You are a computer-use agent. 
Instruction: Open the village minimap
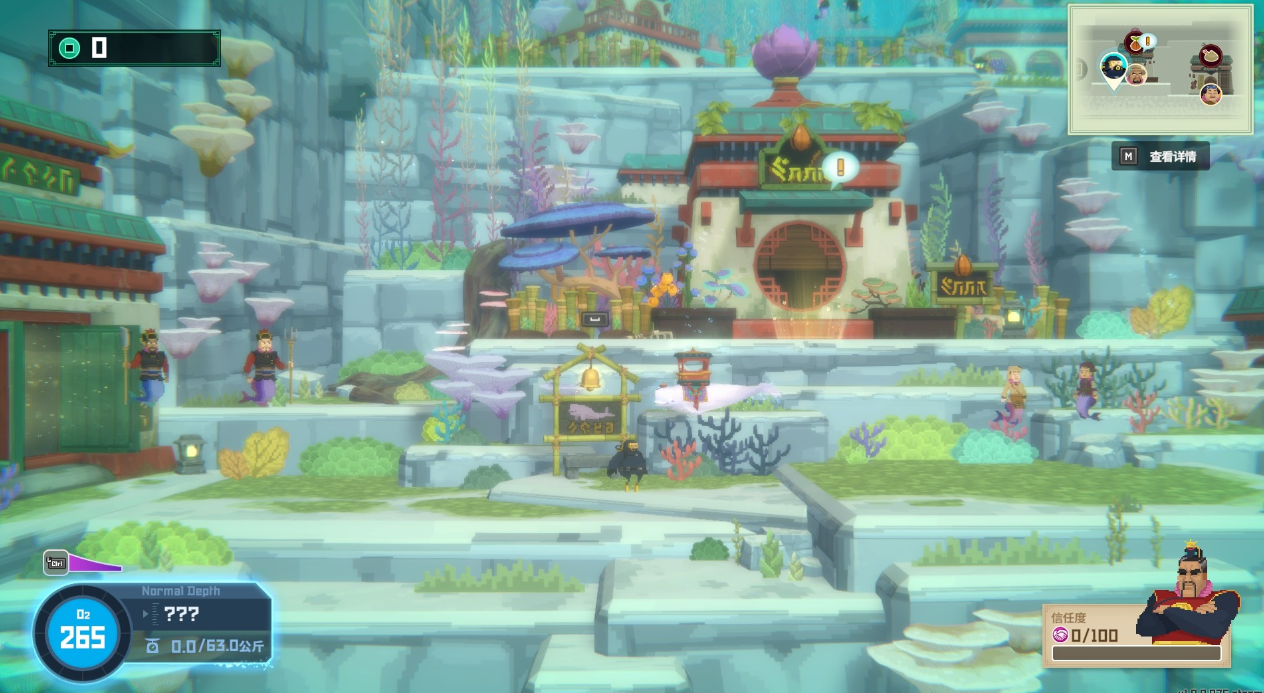(1160, 69)
